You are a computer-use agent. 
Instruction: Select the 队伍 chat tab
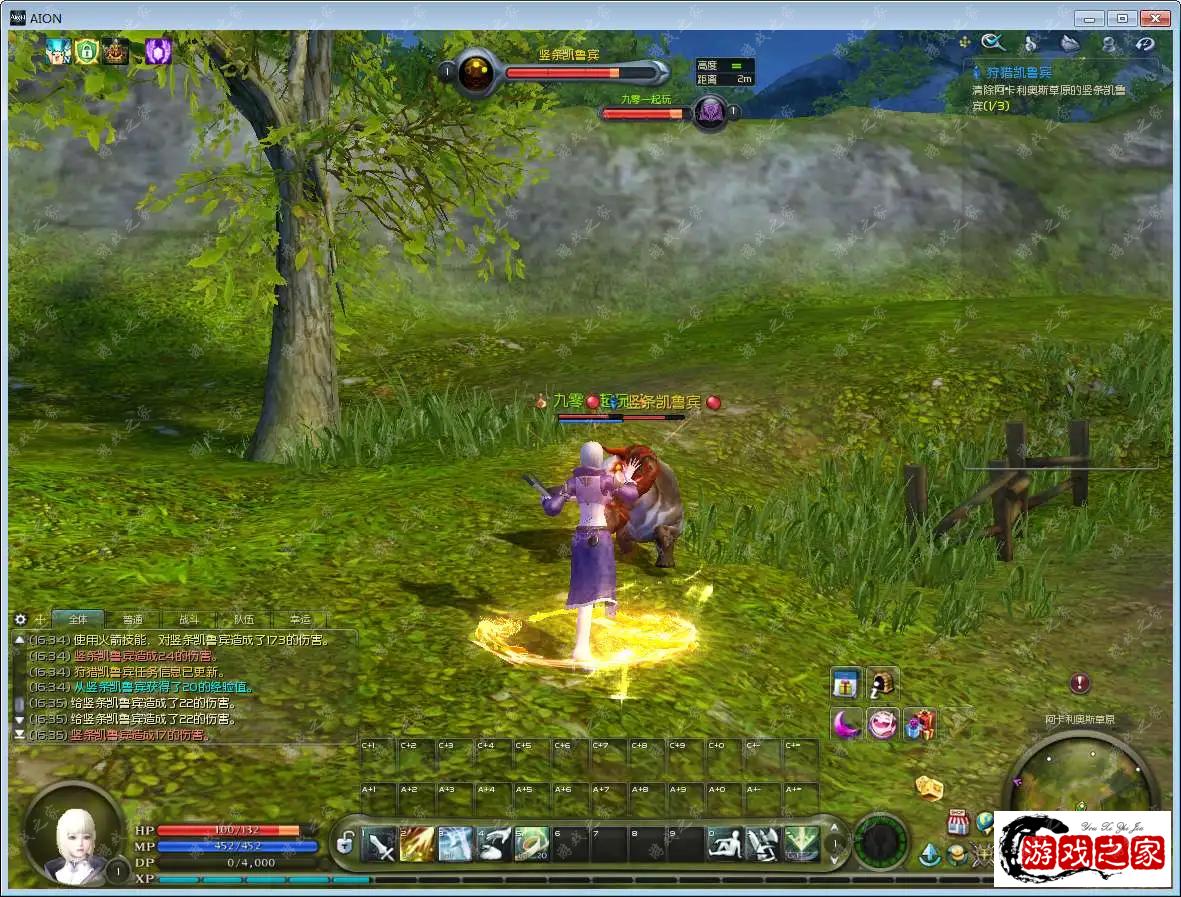pyautogui.click(x=243, y=620)
